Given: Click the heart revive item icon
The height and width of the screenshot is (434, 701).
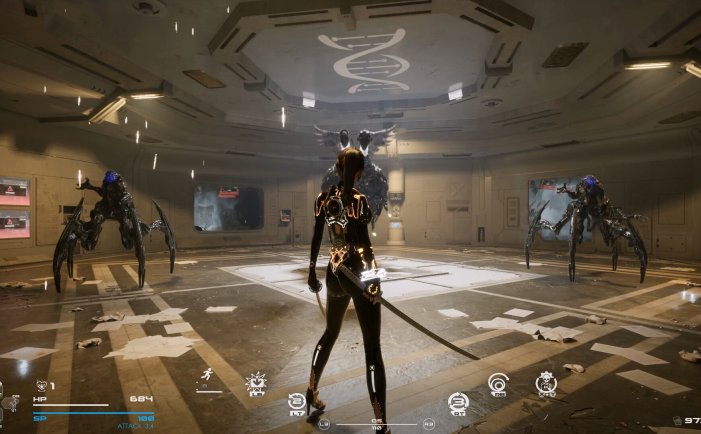Looking at the screenshot, I should [x=41, y=385].
